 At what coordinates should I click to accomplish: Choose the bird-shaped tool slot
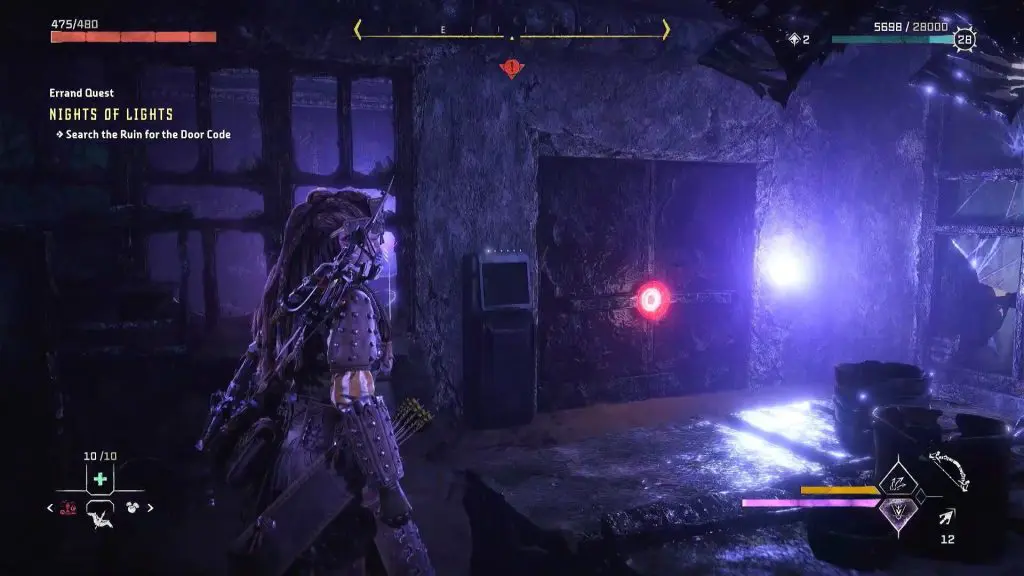point(100,516)
